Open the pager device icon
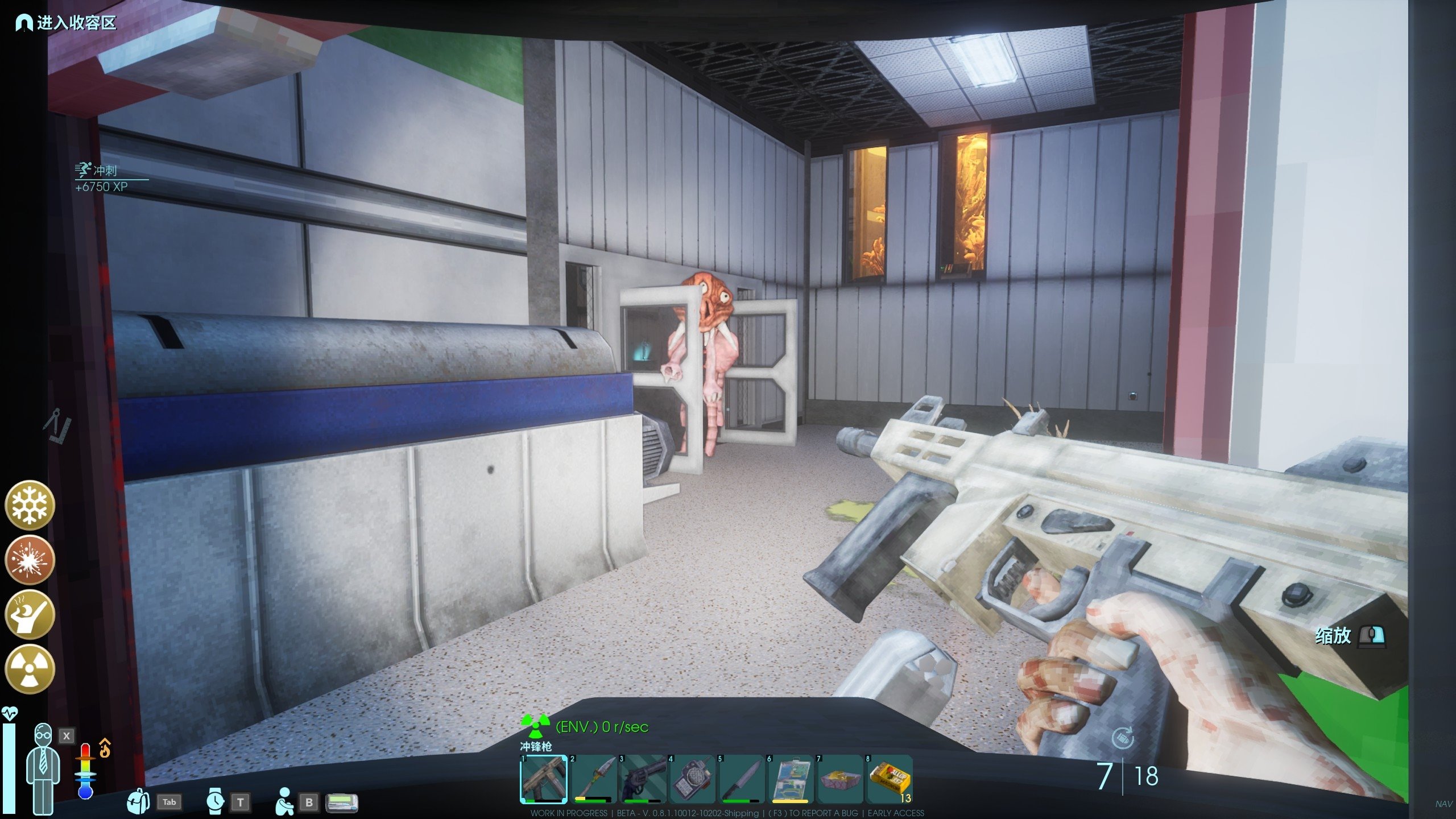Viewport: 1456px width, 819px height. tap(342, 803)
